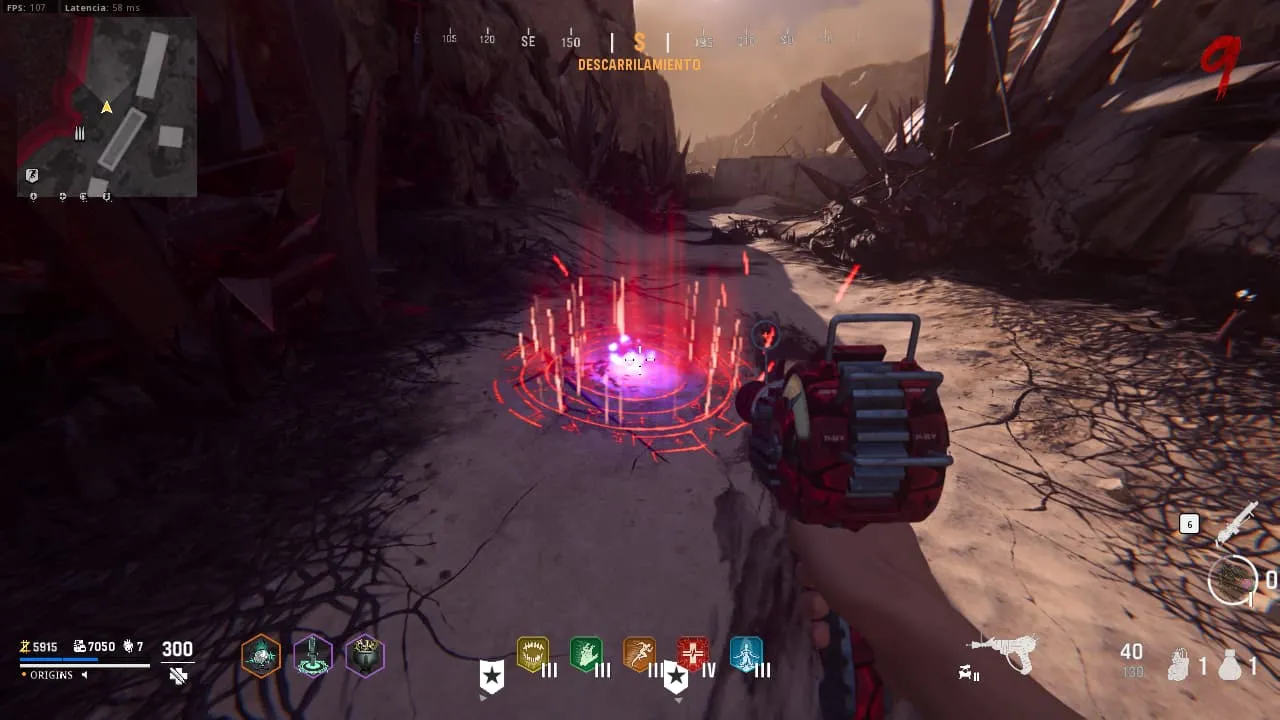Click the red medical cross perk icon
Image resolution: width=1280 pixels, height=720 pixels.
(x=693, y=654)
